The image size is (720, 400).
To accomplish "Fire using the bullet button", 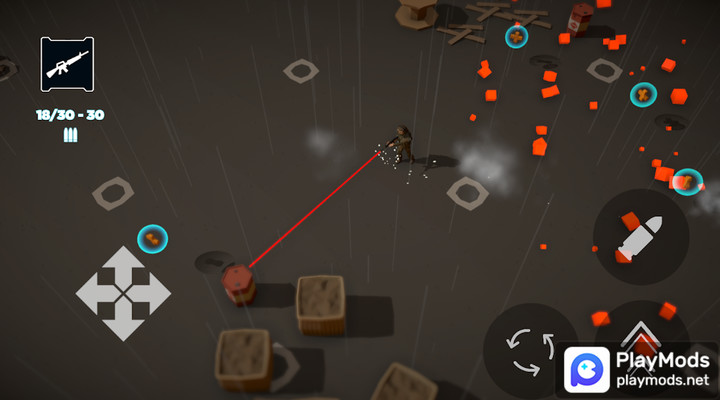I will pyautogui.click(x=640, y=237).
